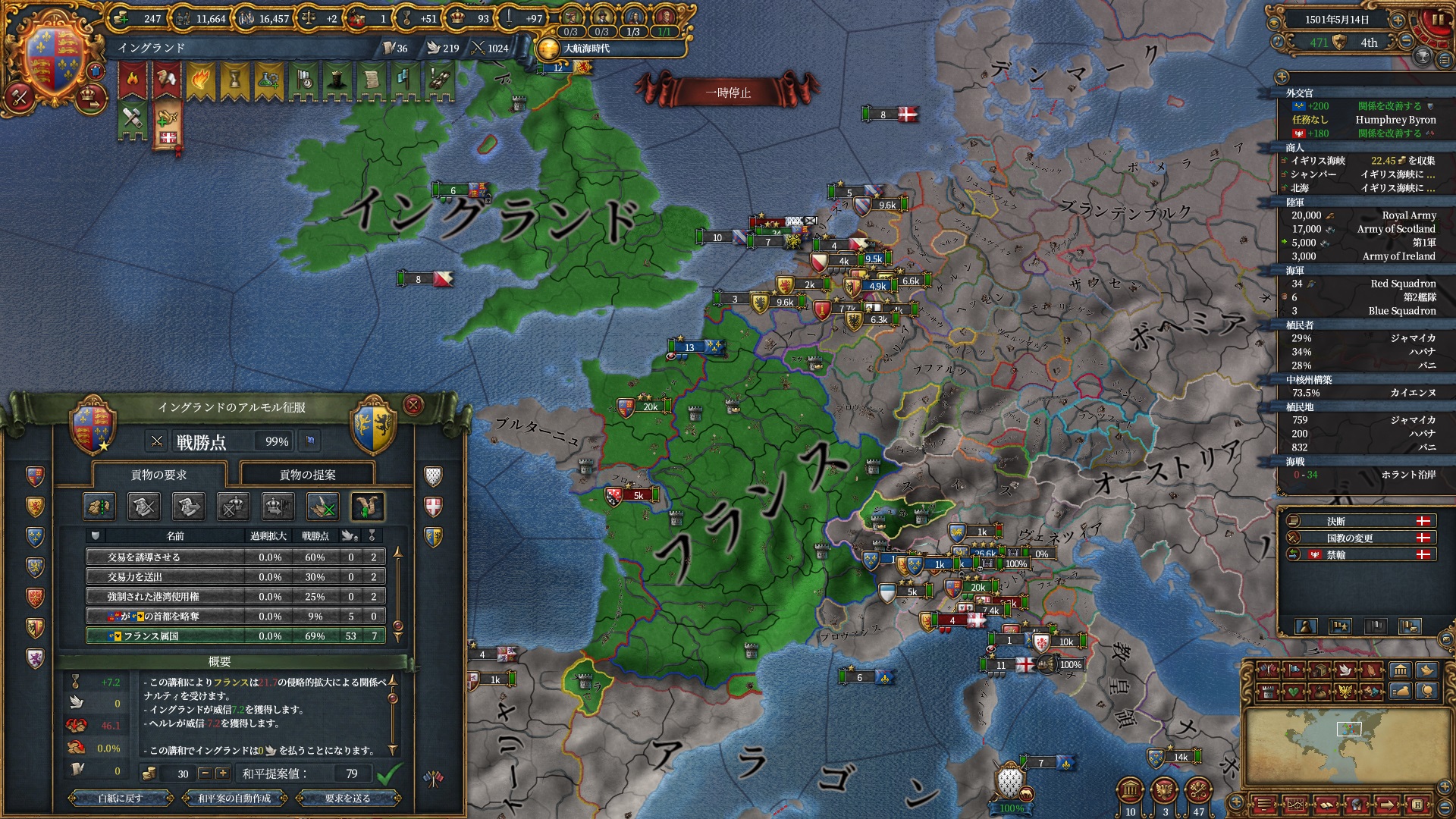Decrease the gold demand with minus
Screen dimensions: 1456x819
(x=205, y=773)
